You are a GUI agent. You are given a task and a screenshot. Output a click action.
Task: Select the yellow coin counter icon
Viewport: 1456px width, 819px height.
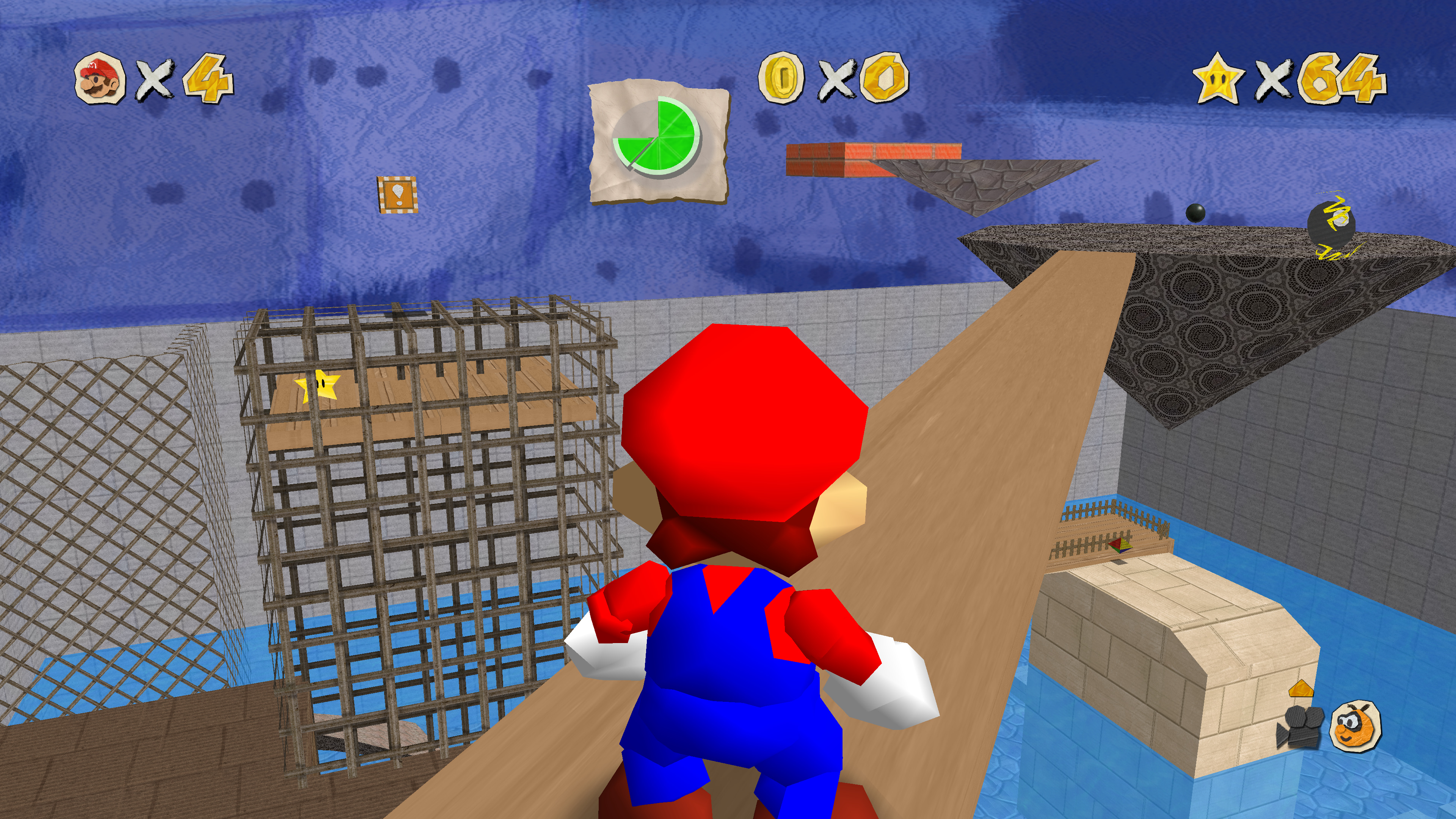781,77
